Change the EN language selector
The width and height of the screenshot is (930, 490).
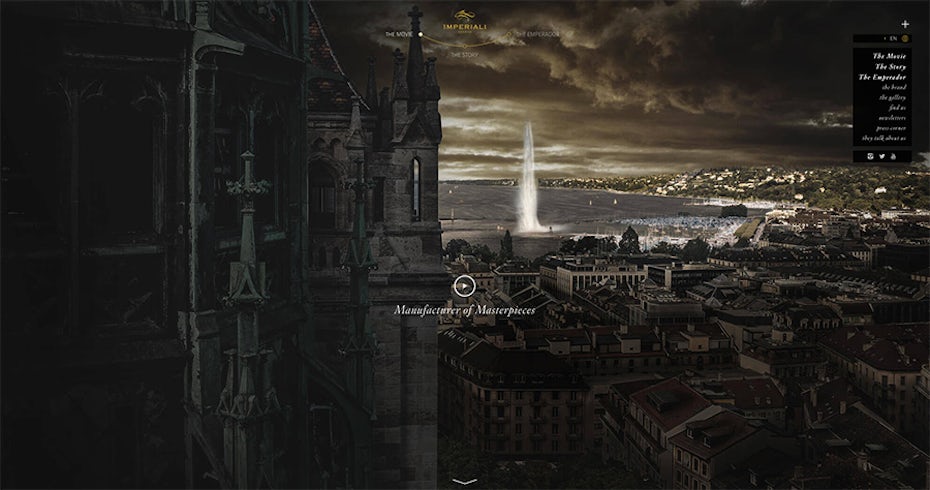point(891,39)
